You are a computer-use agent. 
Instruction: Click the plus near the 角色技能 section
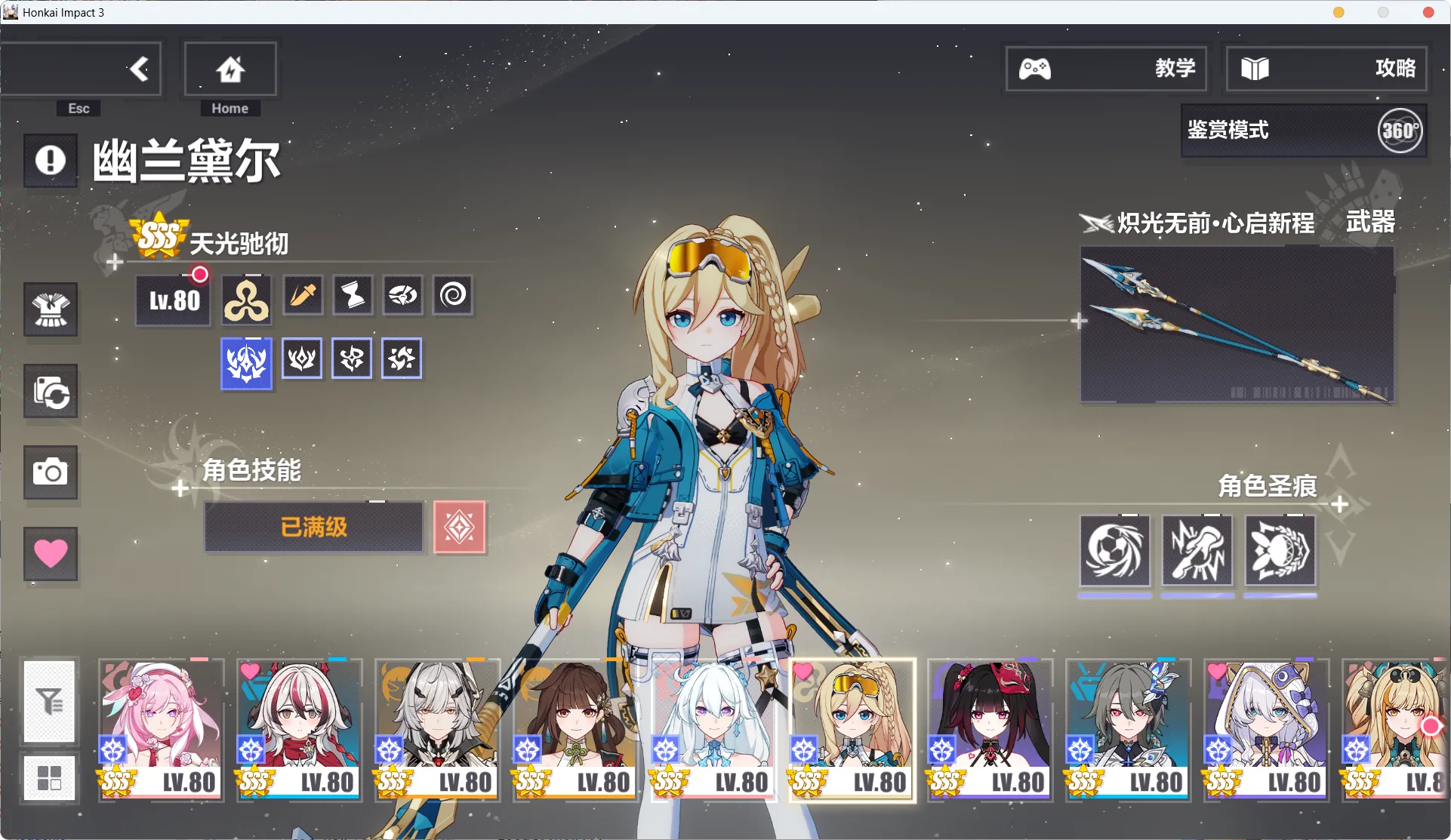tap(180, 489)
